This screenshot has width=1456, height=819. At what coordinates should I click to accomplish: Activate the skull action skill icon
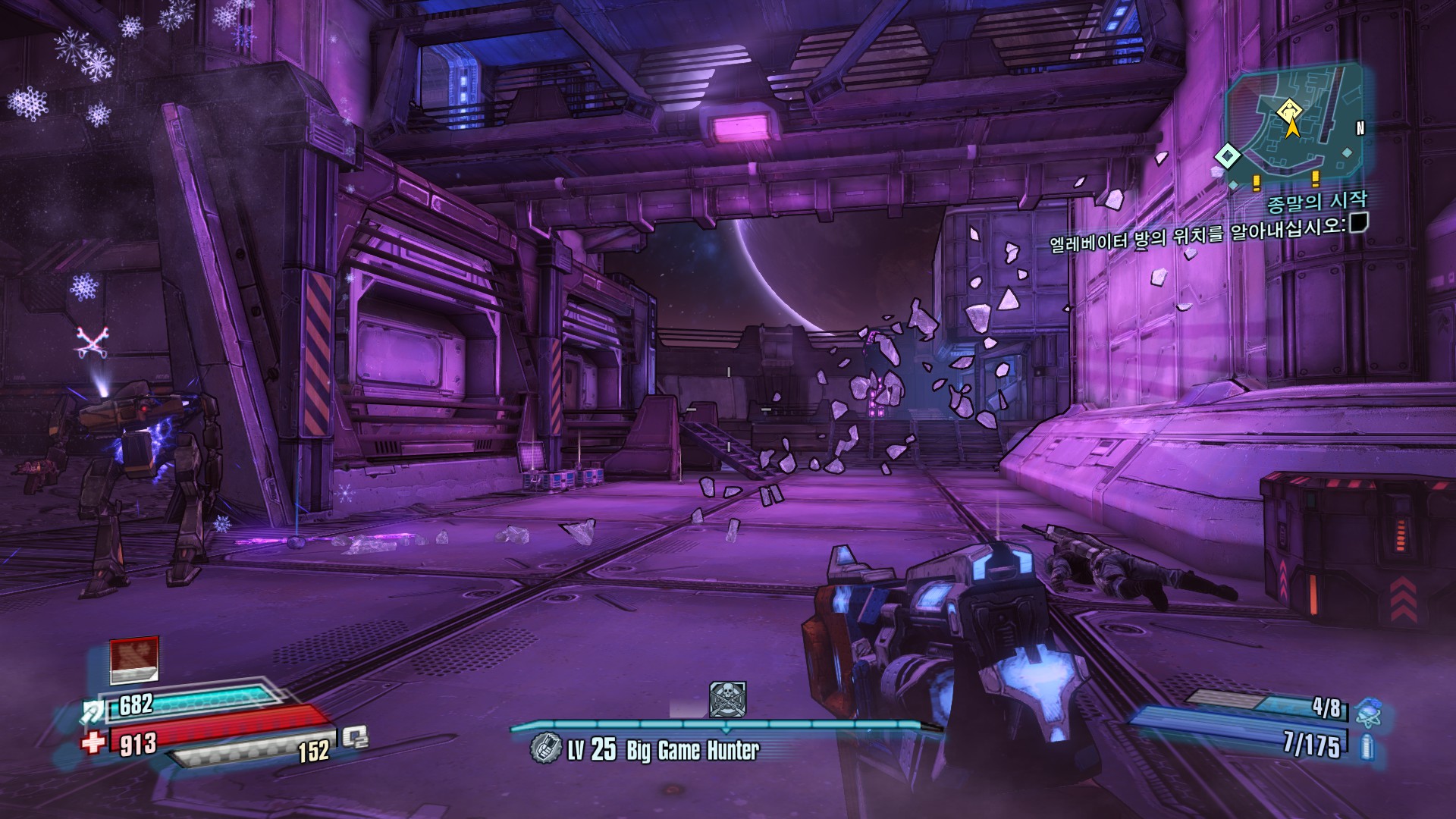pos(727,699)
